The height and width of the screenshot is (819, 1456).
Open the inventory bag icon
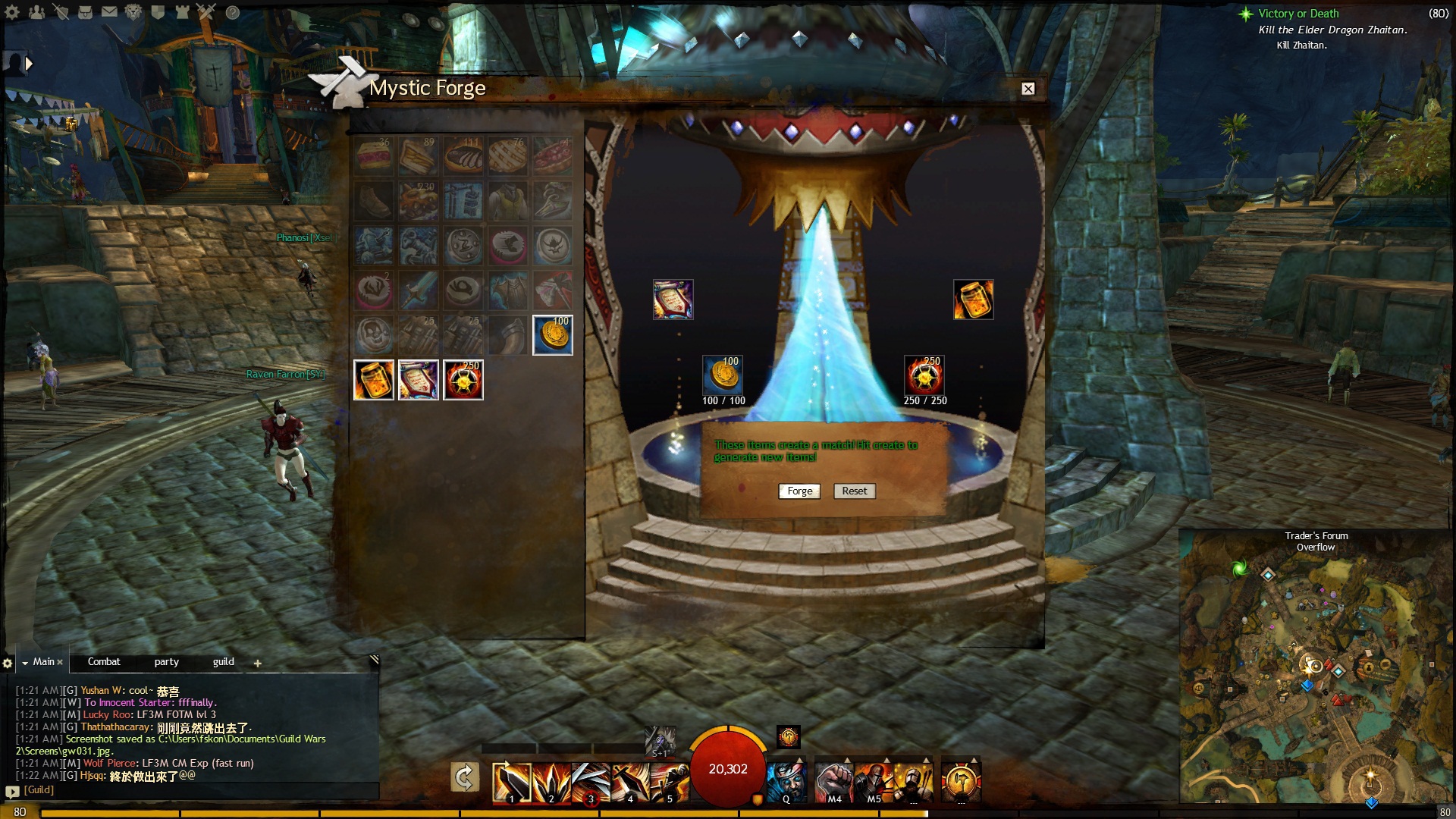85,12
